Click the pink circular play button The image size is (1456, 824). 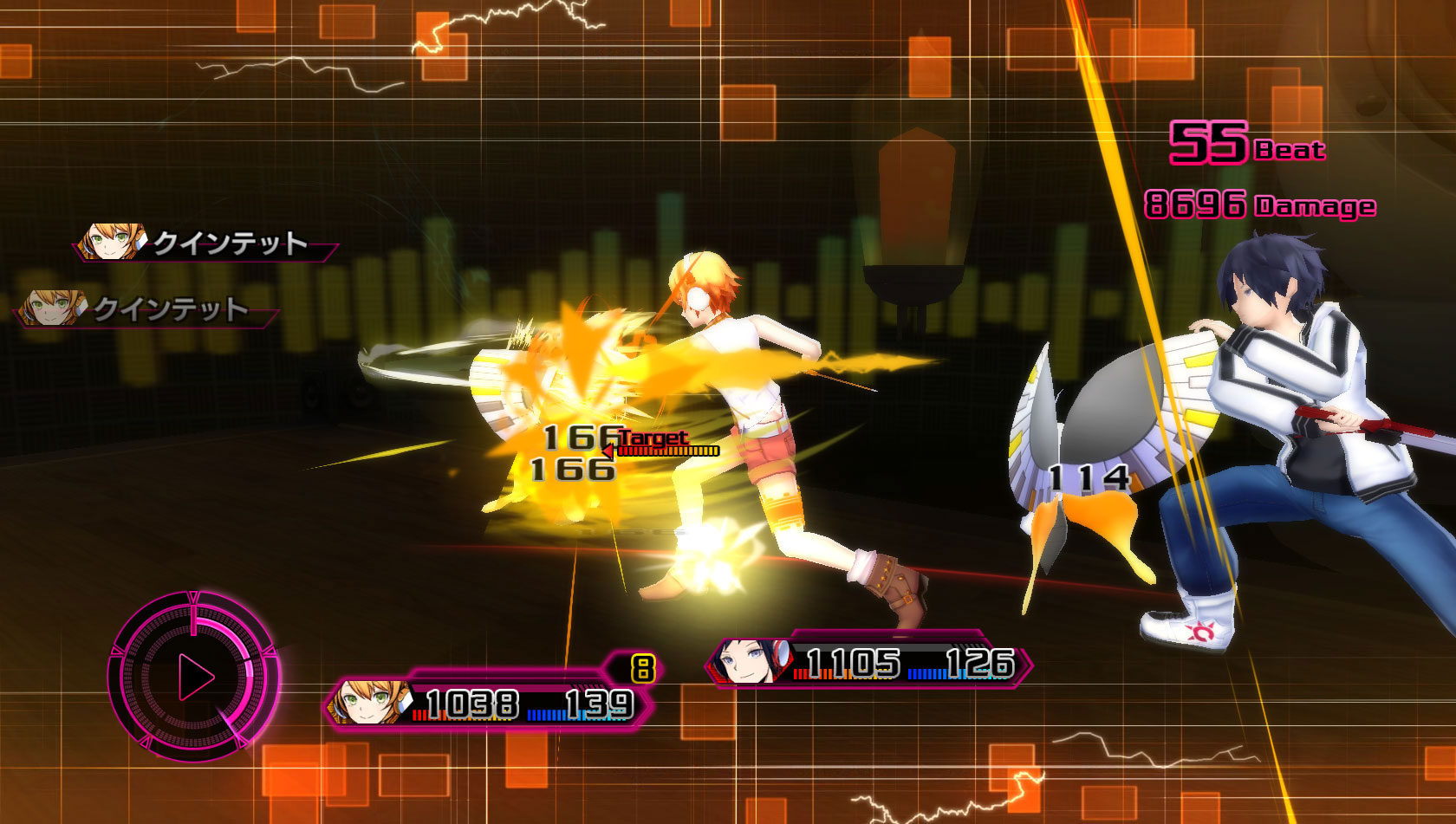pyautogui.click(x=195, y=677)
